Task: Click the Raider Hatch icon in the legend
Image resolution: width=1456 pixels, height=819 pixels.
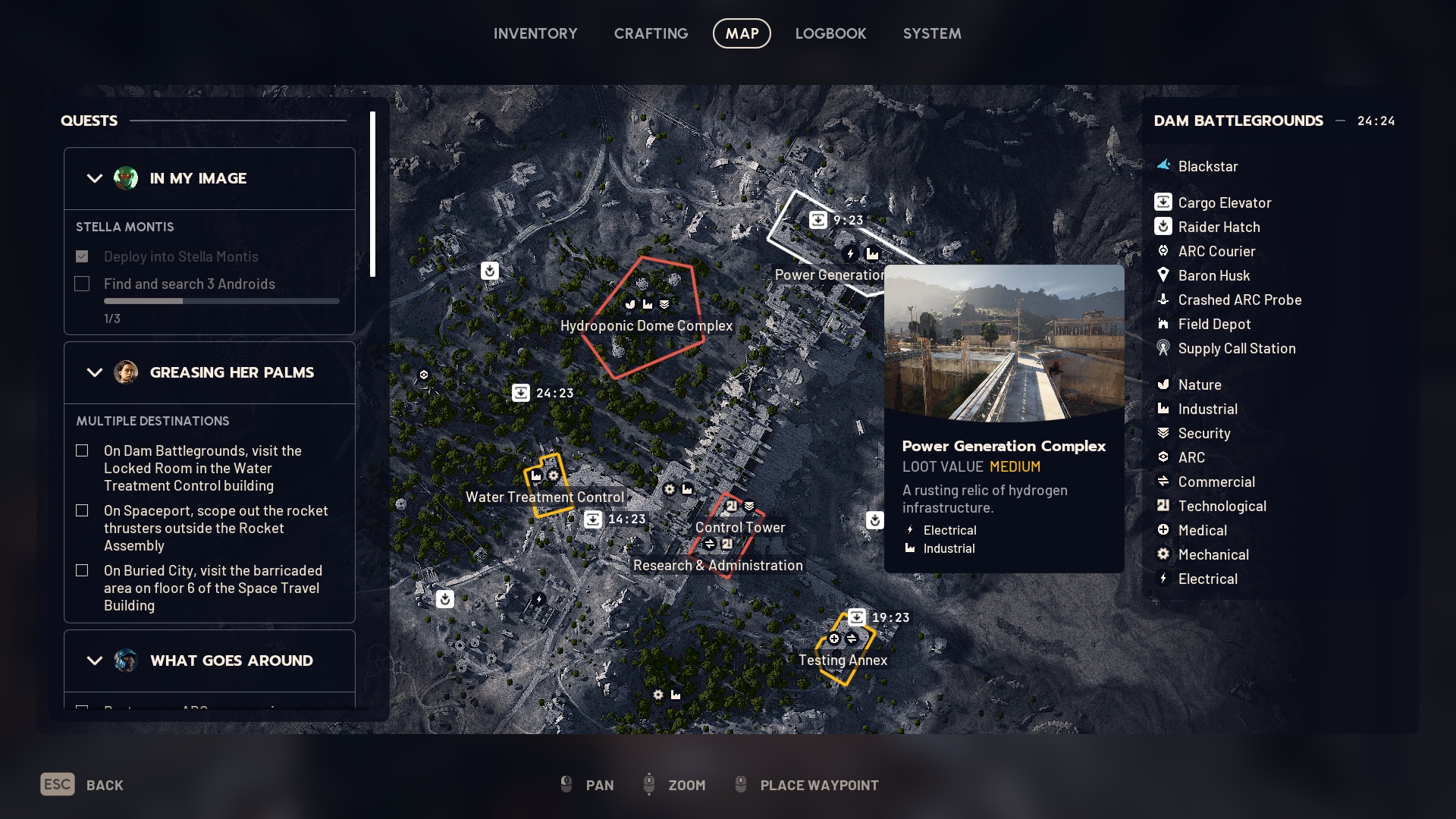Action: pyautogui.click(x=1163, y=226)
